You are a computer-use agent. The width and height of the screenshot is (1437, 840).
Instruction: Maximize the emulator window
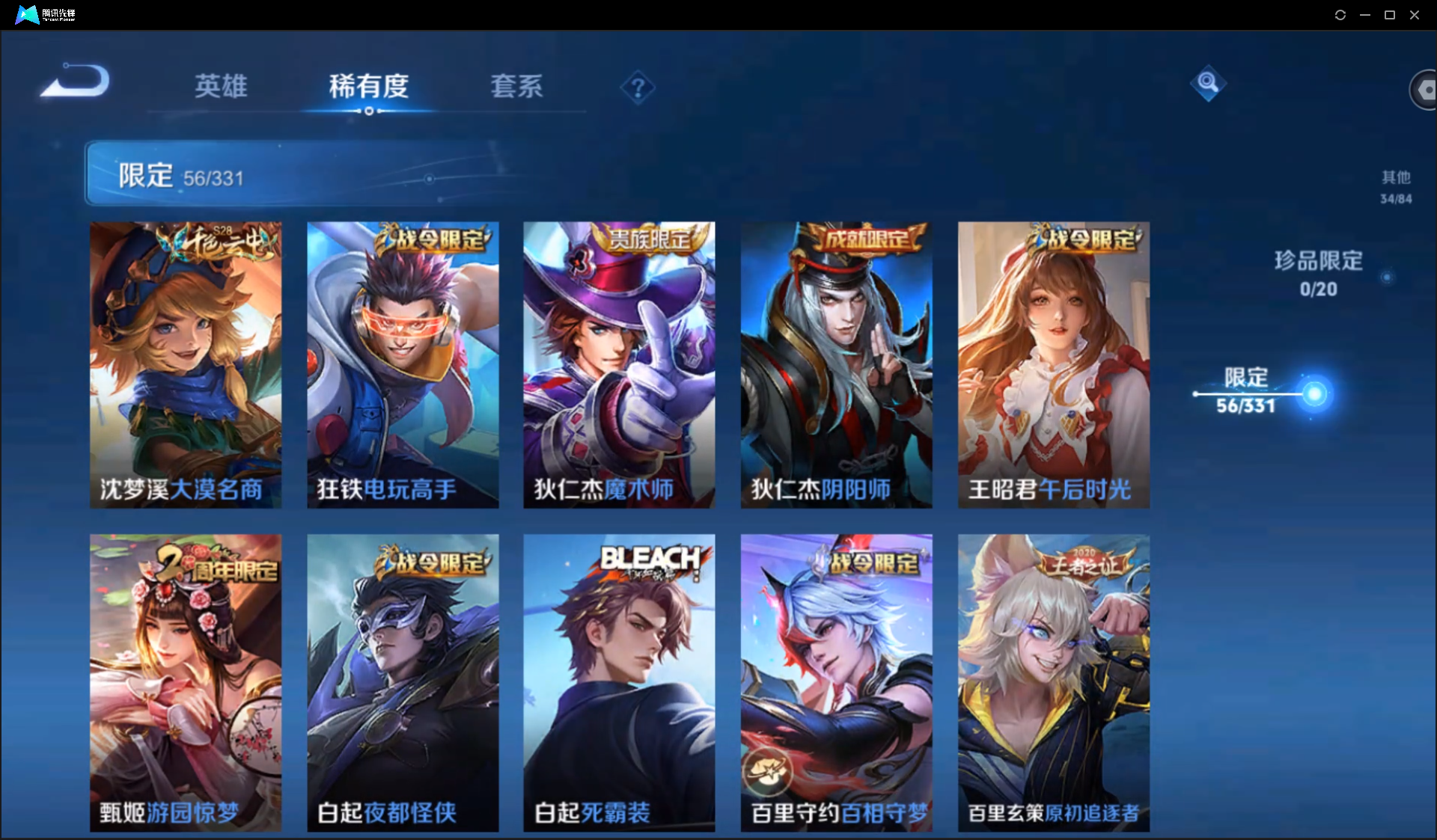pyautogui.click(x=1390, y=15)
